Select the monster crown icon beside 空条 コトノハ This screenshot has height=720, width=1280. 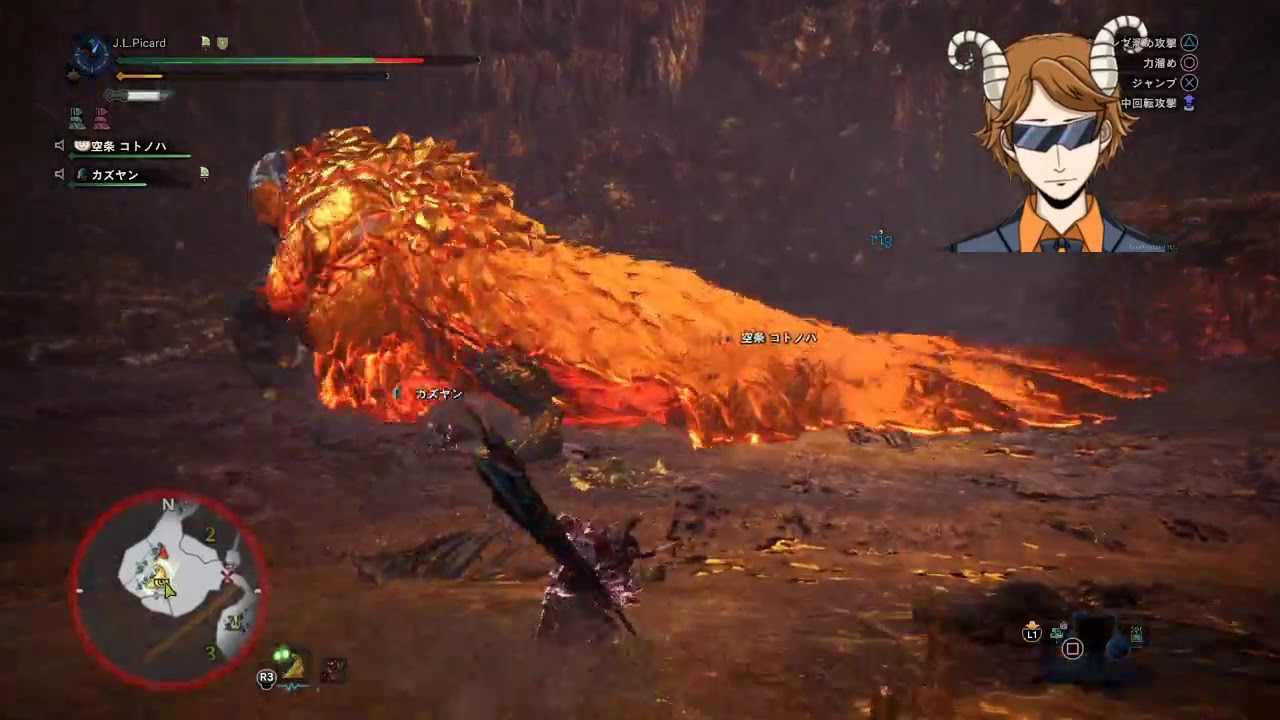(82, 146)
